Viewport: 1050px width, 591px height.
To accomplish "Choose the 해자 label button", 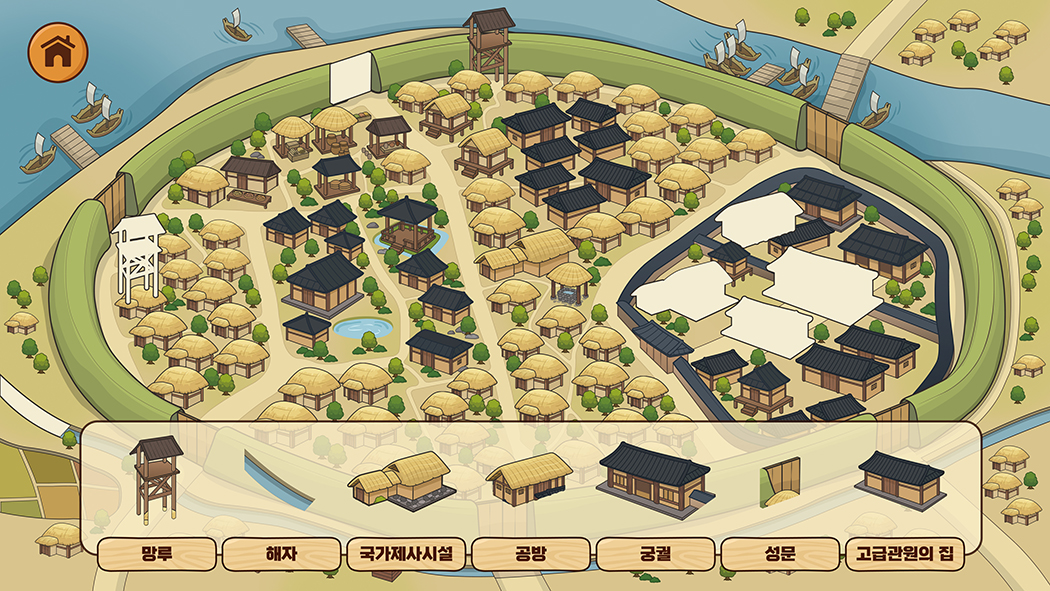I will click(282, 553).
